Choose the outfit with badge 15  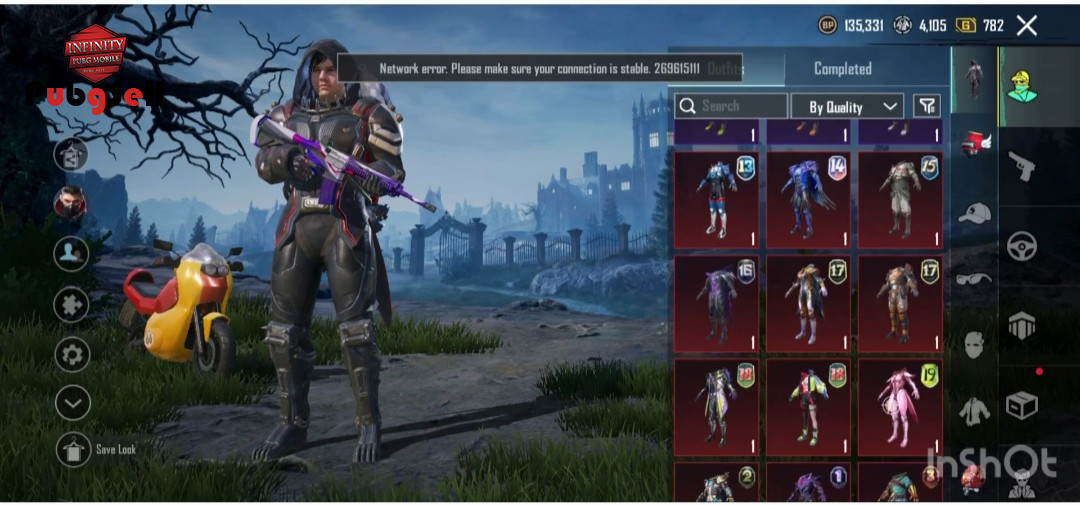click(x=900, y=199)
